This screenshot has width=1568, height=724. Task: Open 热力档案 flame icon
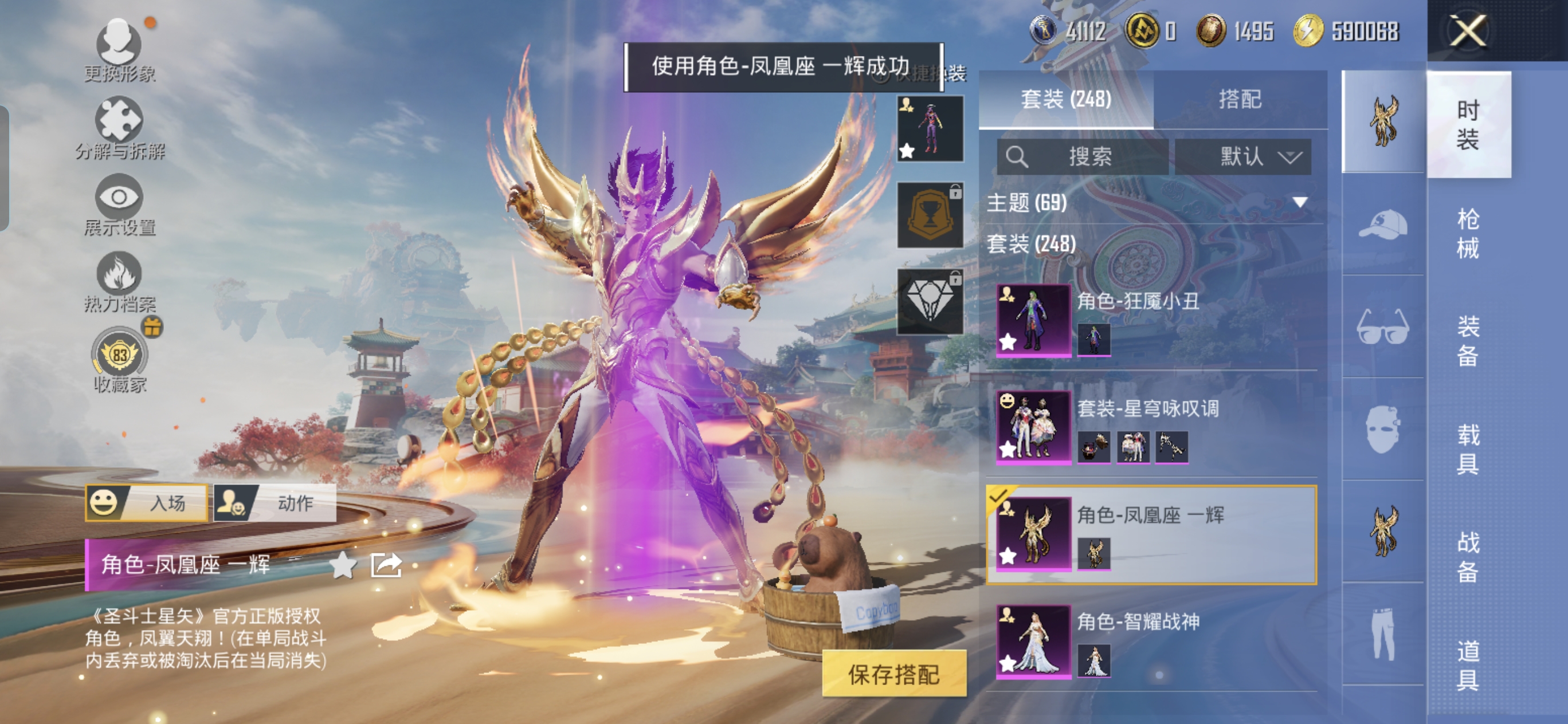tap(119, 281)
